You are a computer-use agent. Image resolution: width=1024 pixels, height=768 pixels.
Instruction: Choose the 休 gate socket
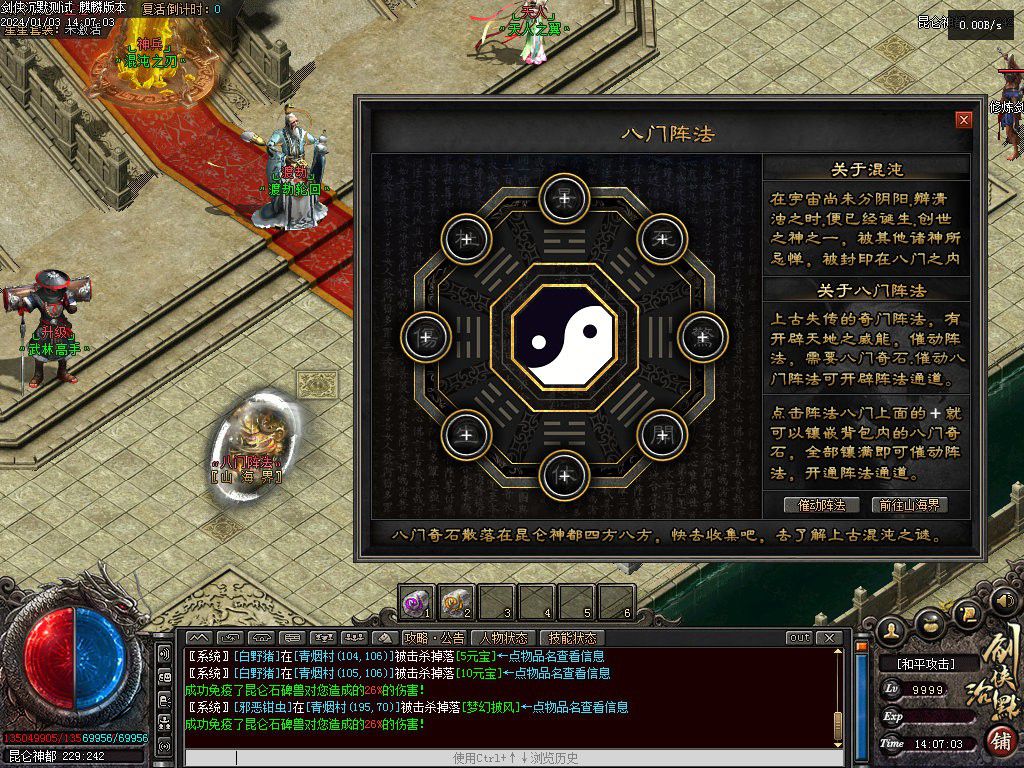[x=564, y=475]
